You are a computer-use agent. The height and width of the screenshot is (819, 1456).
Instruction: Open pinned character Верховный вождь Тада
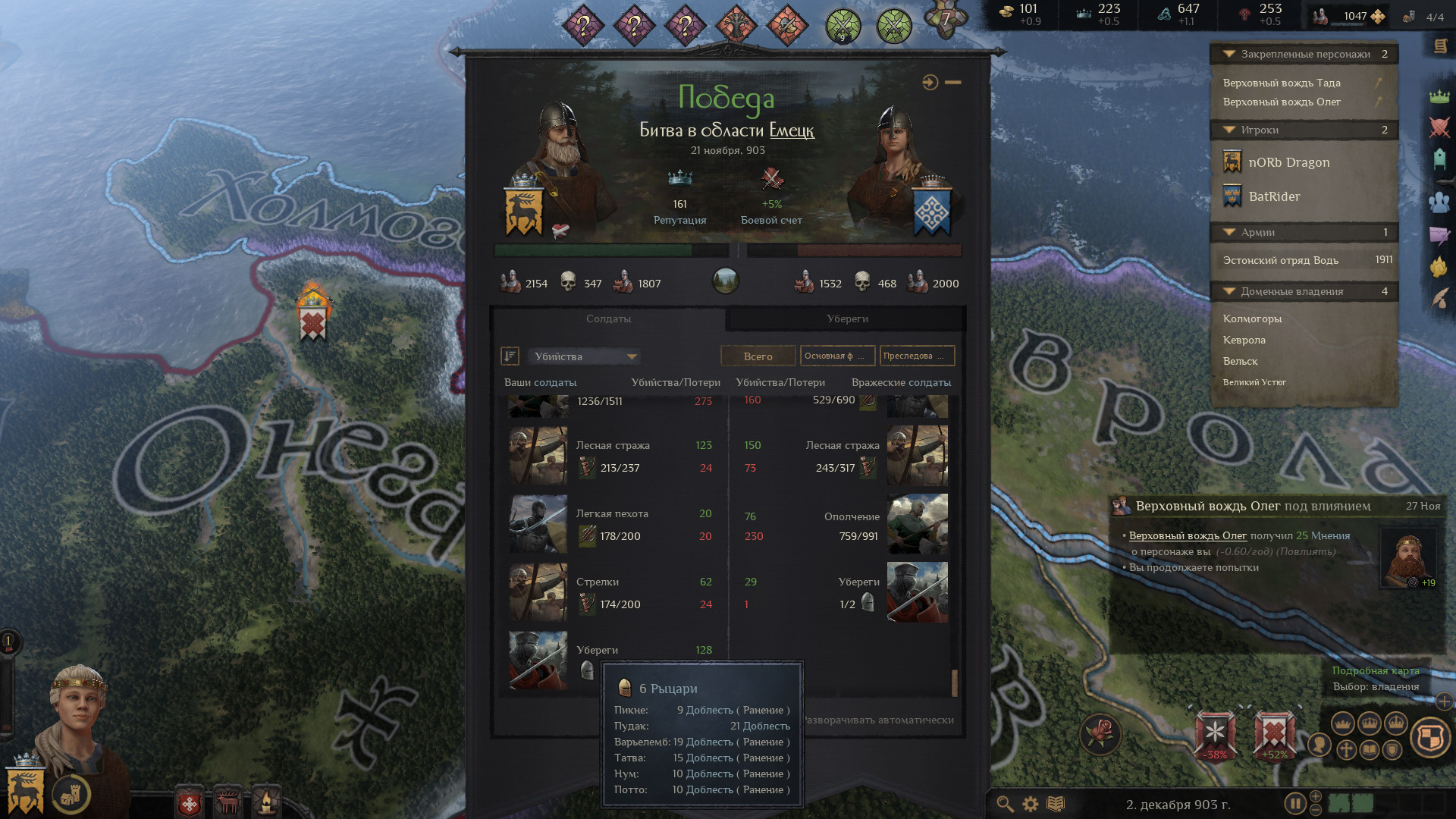point(1281,83)
